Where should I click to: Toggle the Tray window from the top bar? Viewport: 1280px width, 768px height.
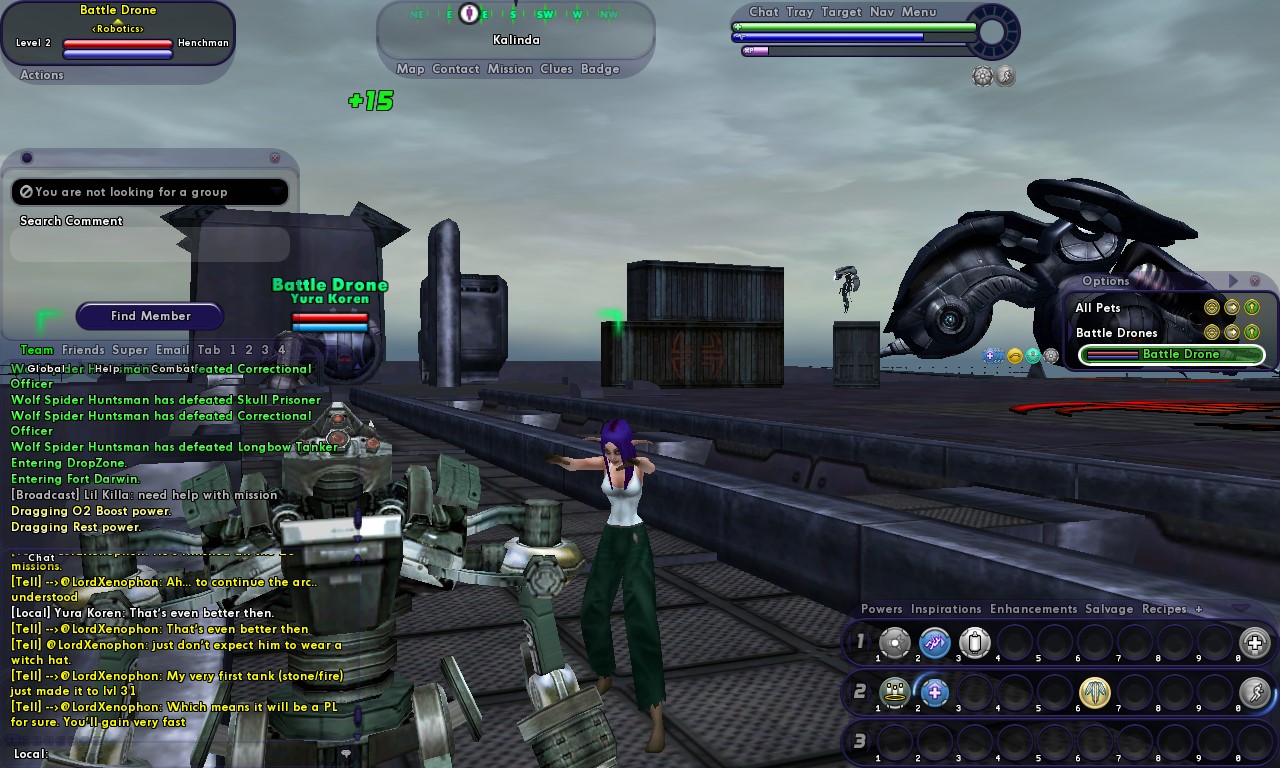click(800, 12)
